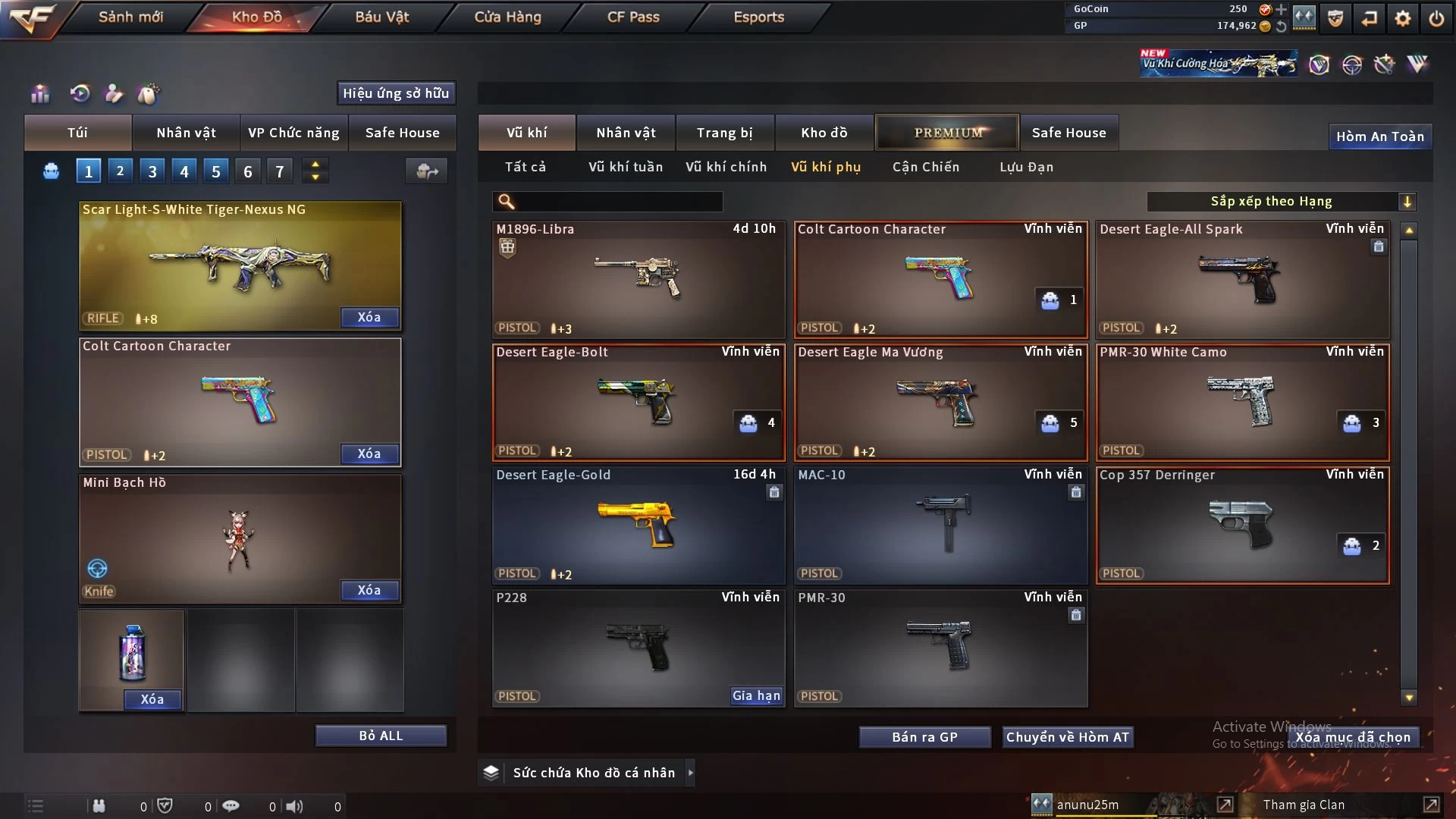Remove Scar Light-S-White Tiger with Xóa
Viewport: 1456px width, 819px height.
click(x=369, y=318)
